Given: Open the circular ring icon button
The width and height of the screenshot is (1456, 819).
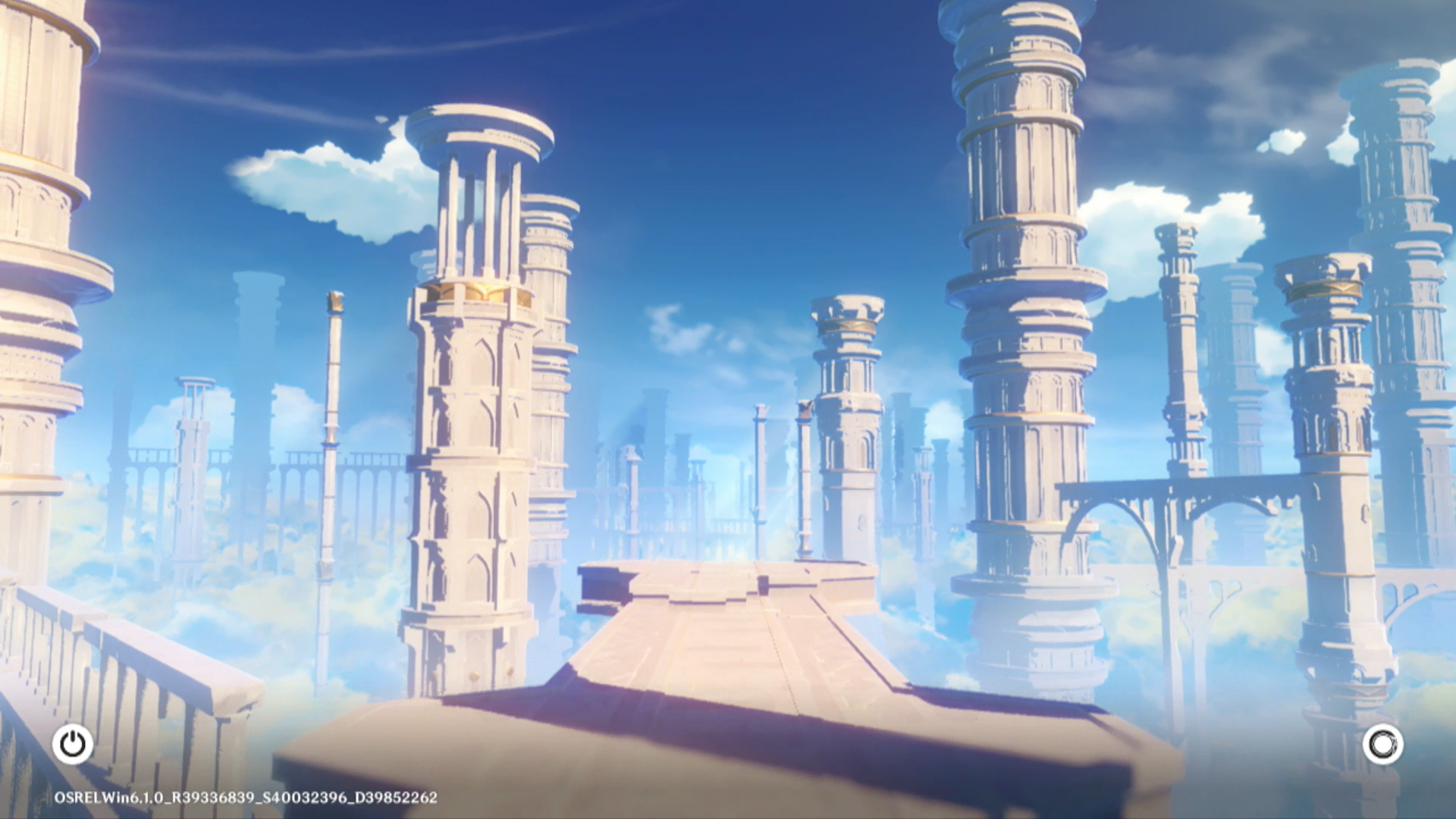Looking at the screenshot, I should [x=1382, y=744].
